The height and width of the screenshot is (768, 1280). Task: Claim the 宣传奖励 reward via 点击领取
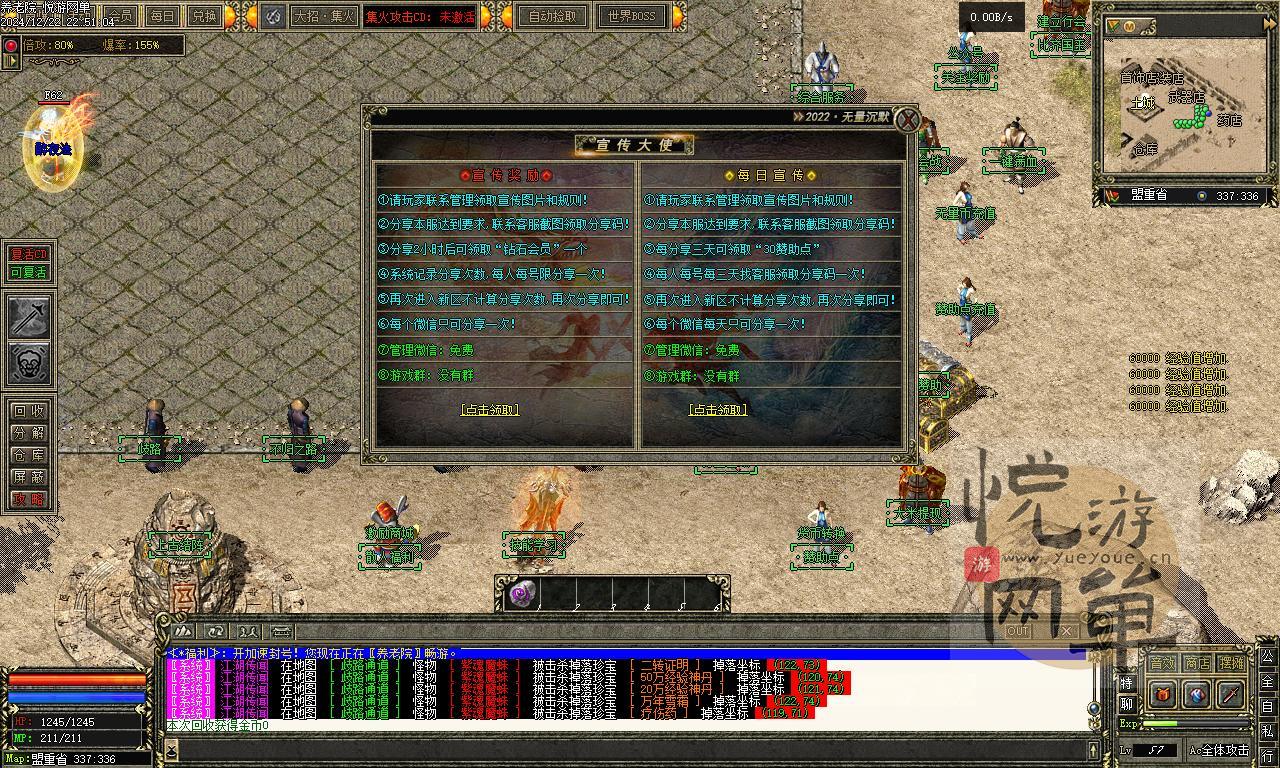pos(490,410)
